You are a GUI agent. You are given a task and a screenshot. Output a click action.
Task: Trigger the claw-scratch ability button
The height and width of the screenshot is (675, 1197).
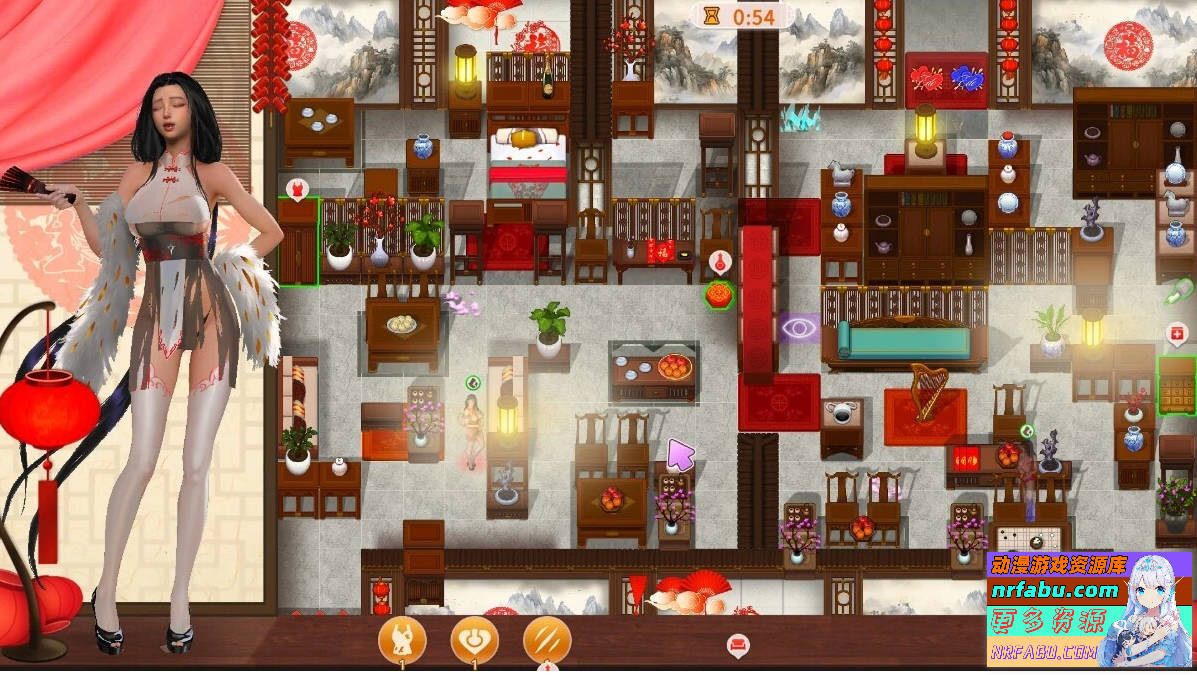tap(547, 639)
